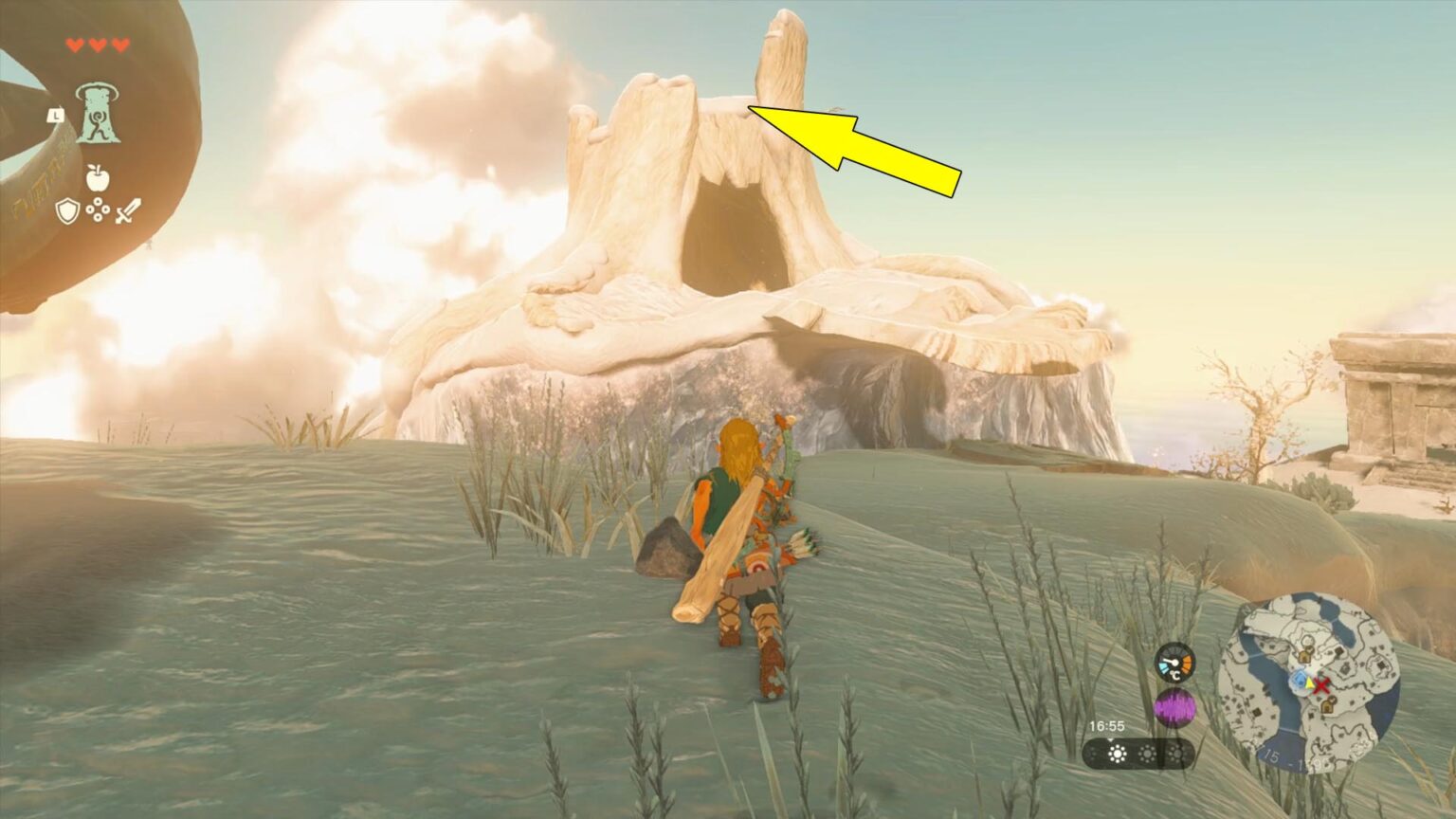Select the purple noise level meter
This screenshot has width=1456, height=819.
[1174, 707]
